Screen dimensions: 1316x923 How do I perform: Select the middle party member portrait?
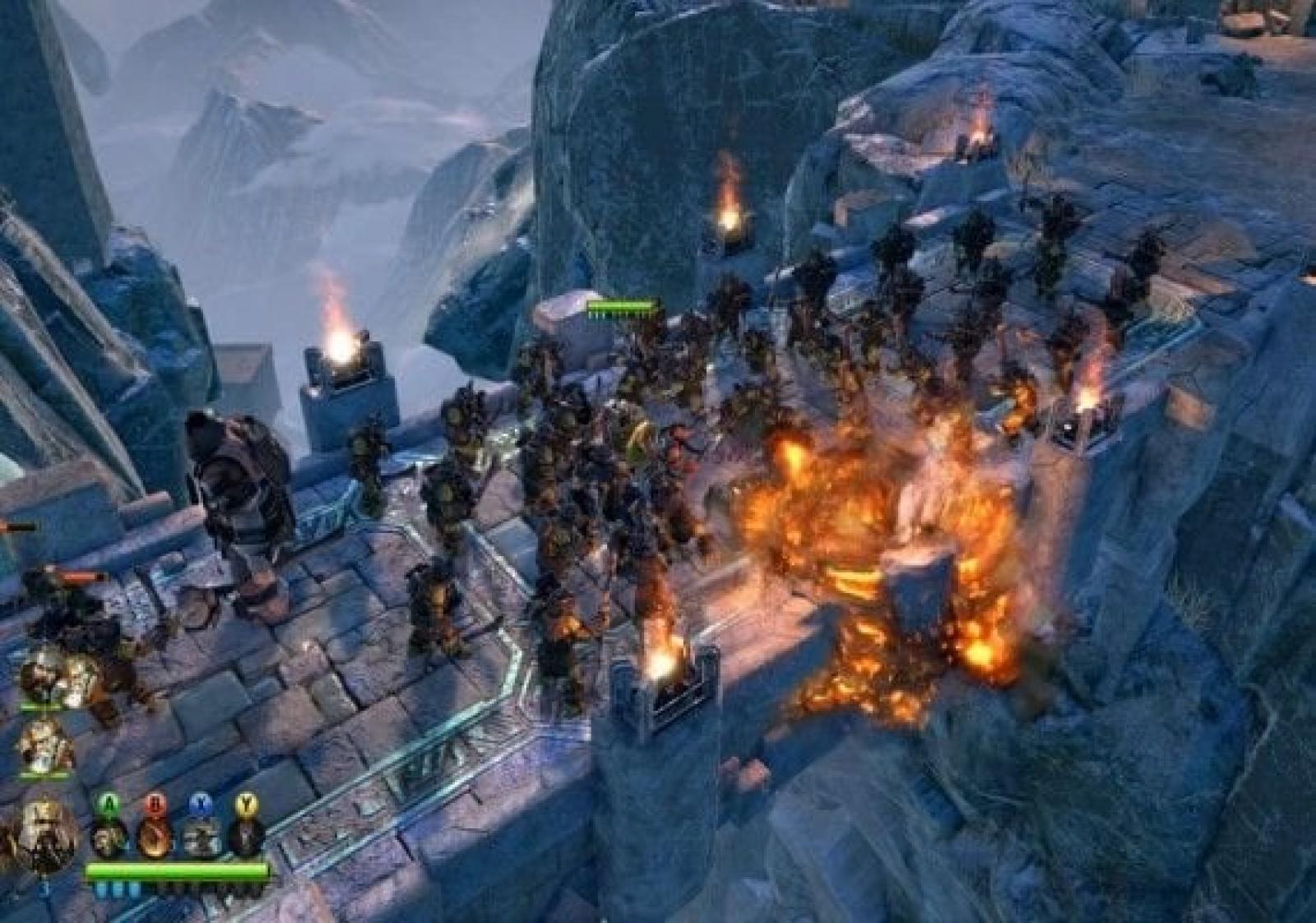pos(45,746)
